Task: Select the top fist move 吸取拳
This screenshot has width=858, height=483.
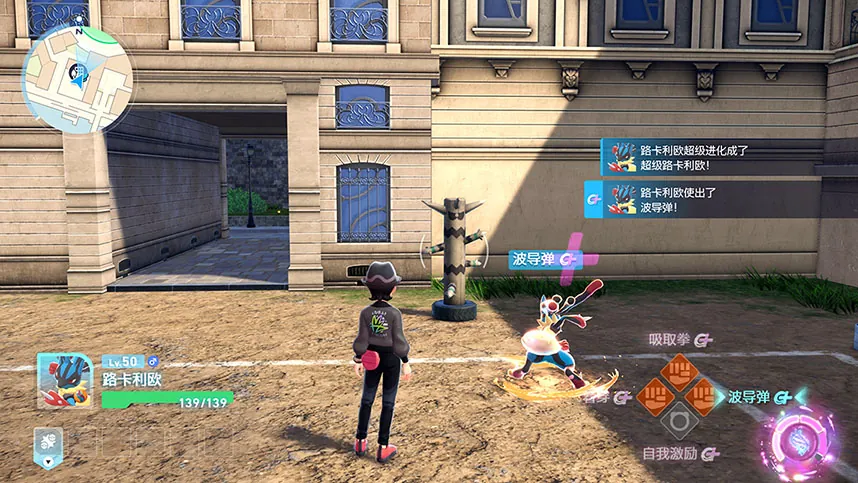Action: [679, 372]
